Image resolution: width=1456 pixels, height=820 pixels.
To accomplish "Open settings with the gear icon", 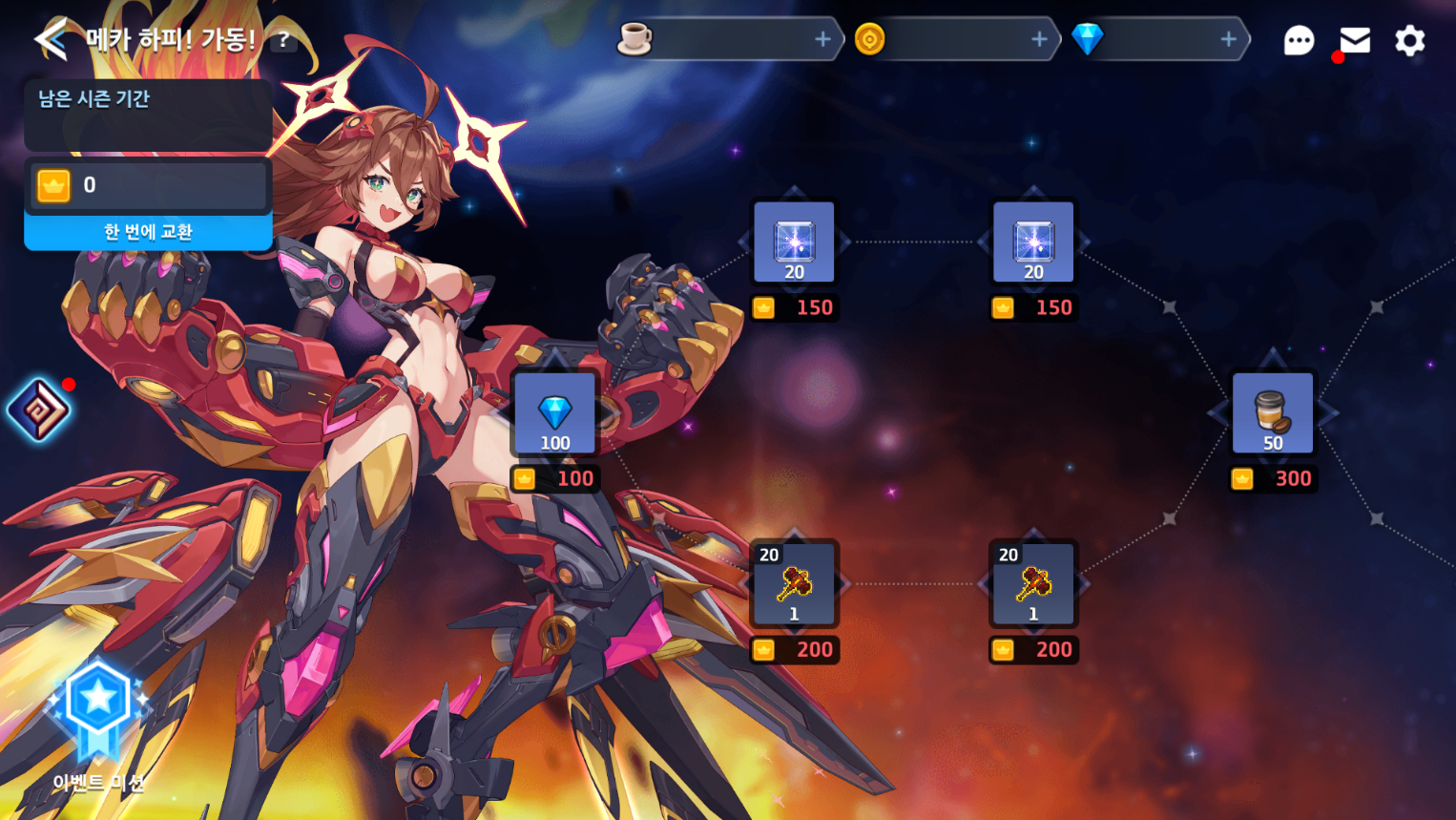I will pyautogui.click(x=1410, y=40).
